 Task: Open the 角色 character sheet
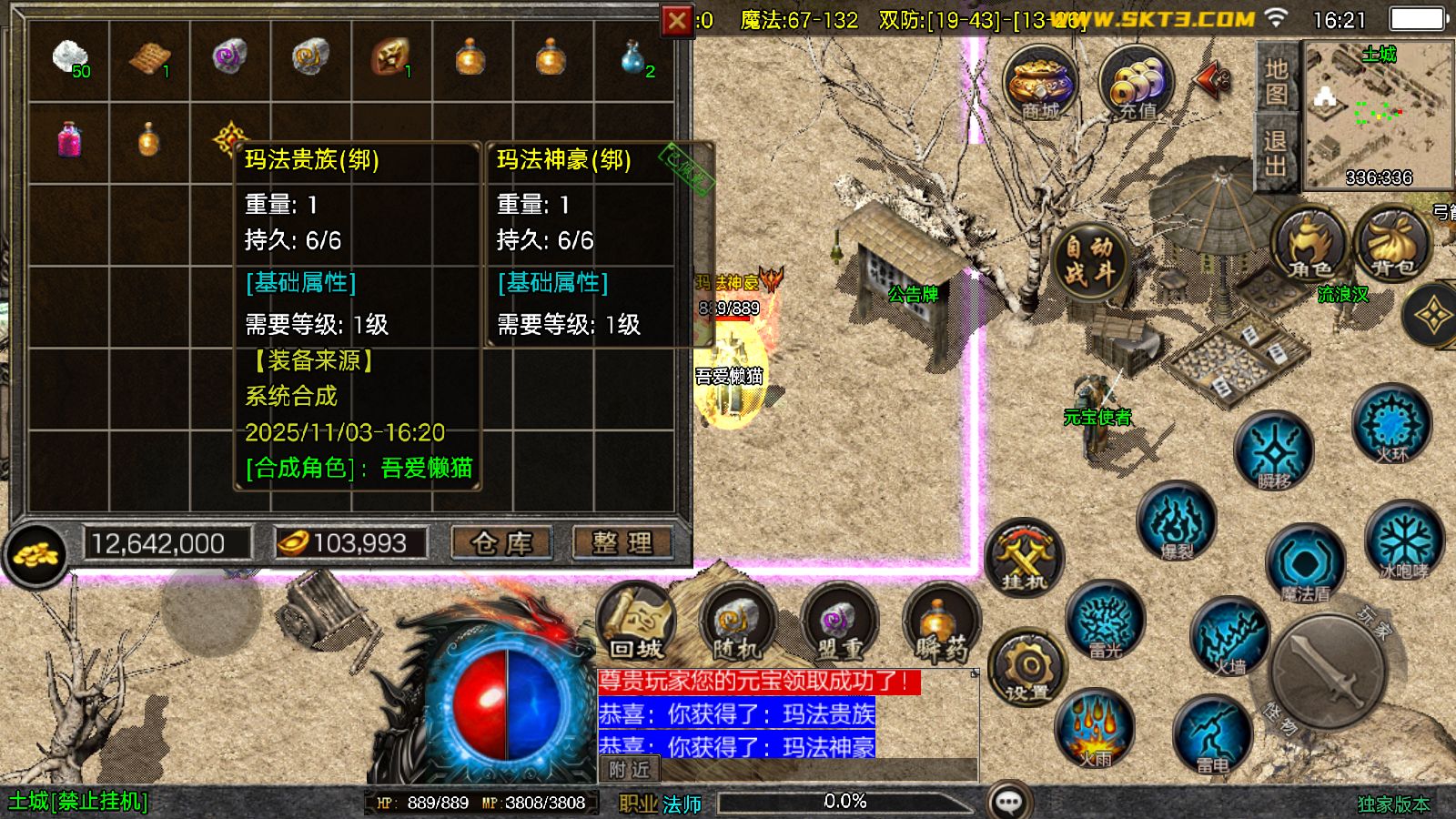(1310, 244)
